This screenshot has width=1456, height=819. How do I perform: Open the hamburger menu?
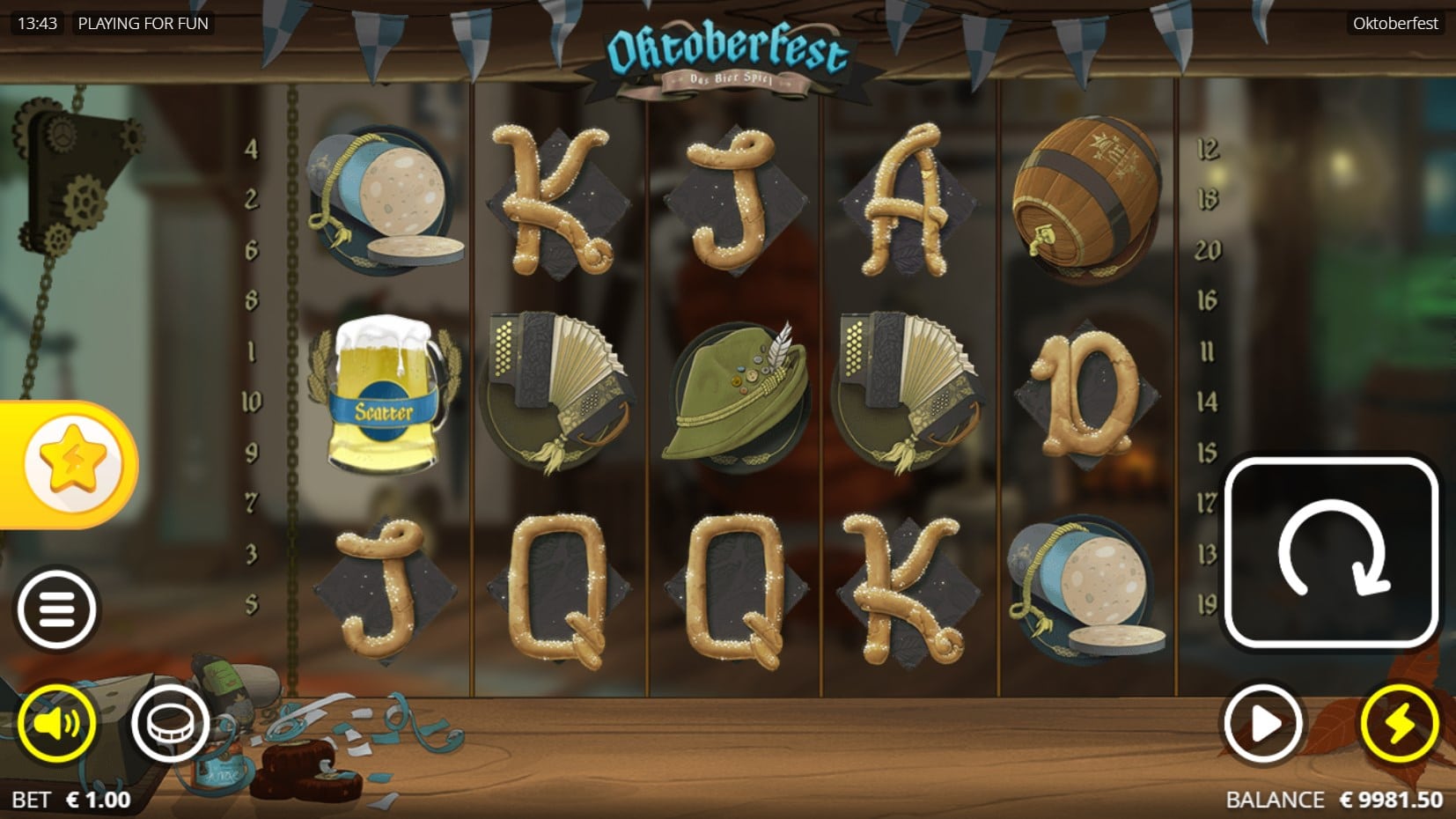57,609
